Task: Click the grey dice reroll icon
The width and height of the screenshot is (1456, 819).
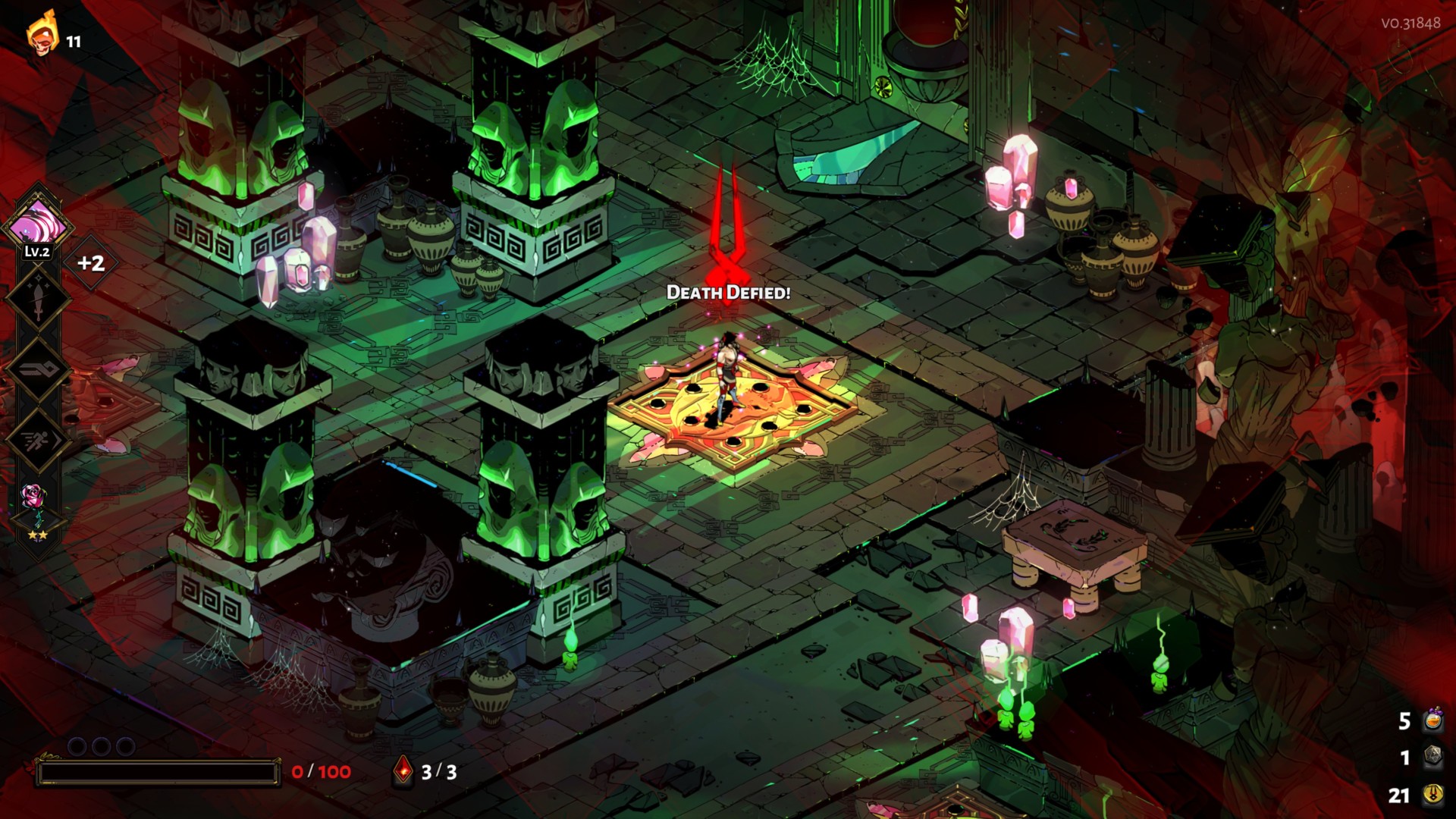Action: coord(1432,756)
